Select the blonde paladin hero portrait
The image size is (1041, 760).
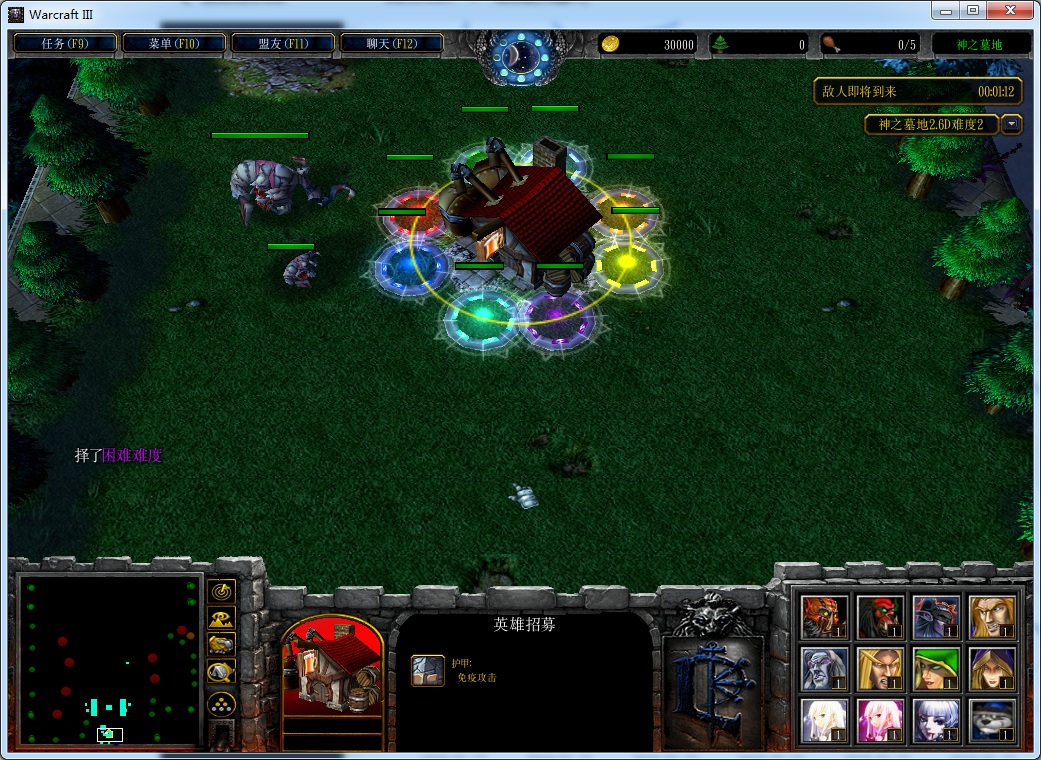click(991, 617)
